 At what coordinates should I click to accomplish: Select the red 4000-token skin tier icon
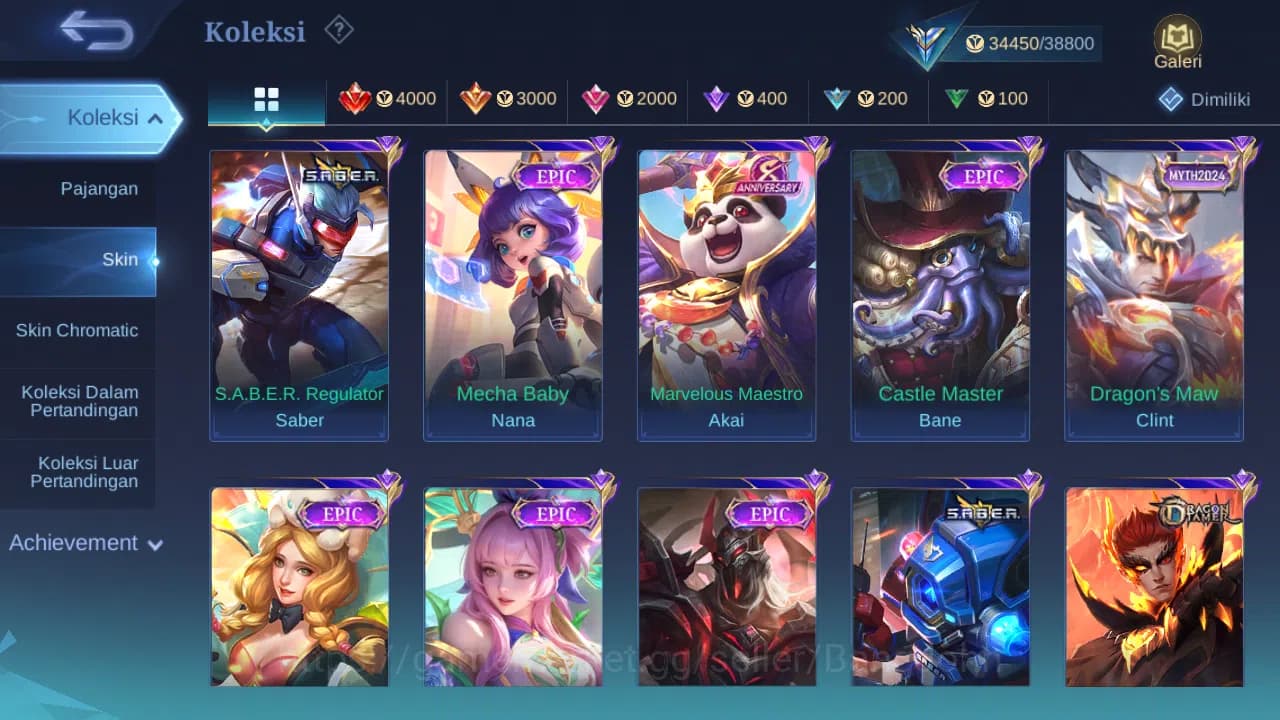tap(388, 99)
